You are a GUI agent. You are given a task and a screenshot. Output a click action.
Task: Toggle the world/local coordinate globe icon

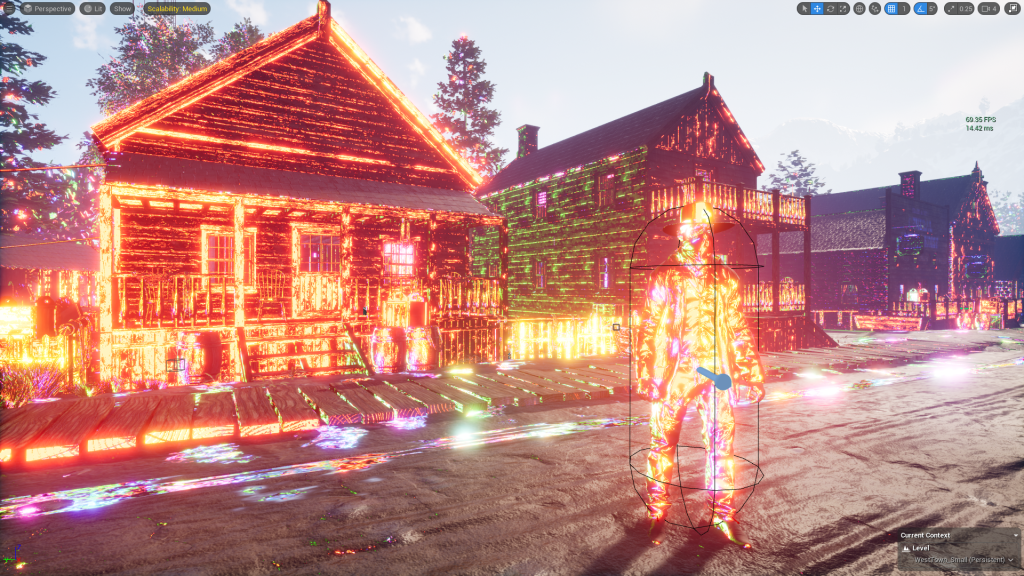860,8
